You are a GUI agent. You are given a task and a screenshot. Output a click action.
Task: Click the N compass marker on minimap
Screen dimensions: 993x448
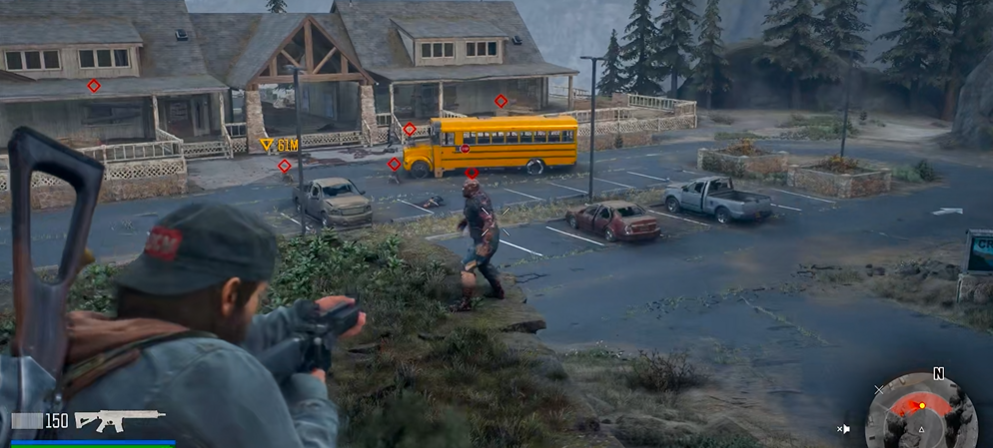[x=938, y=374]
